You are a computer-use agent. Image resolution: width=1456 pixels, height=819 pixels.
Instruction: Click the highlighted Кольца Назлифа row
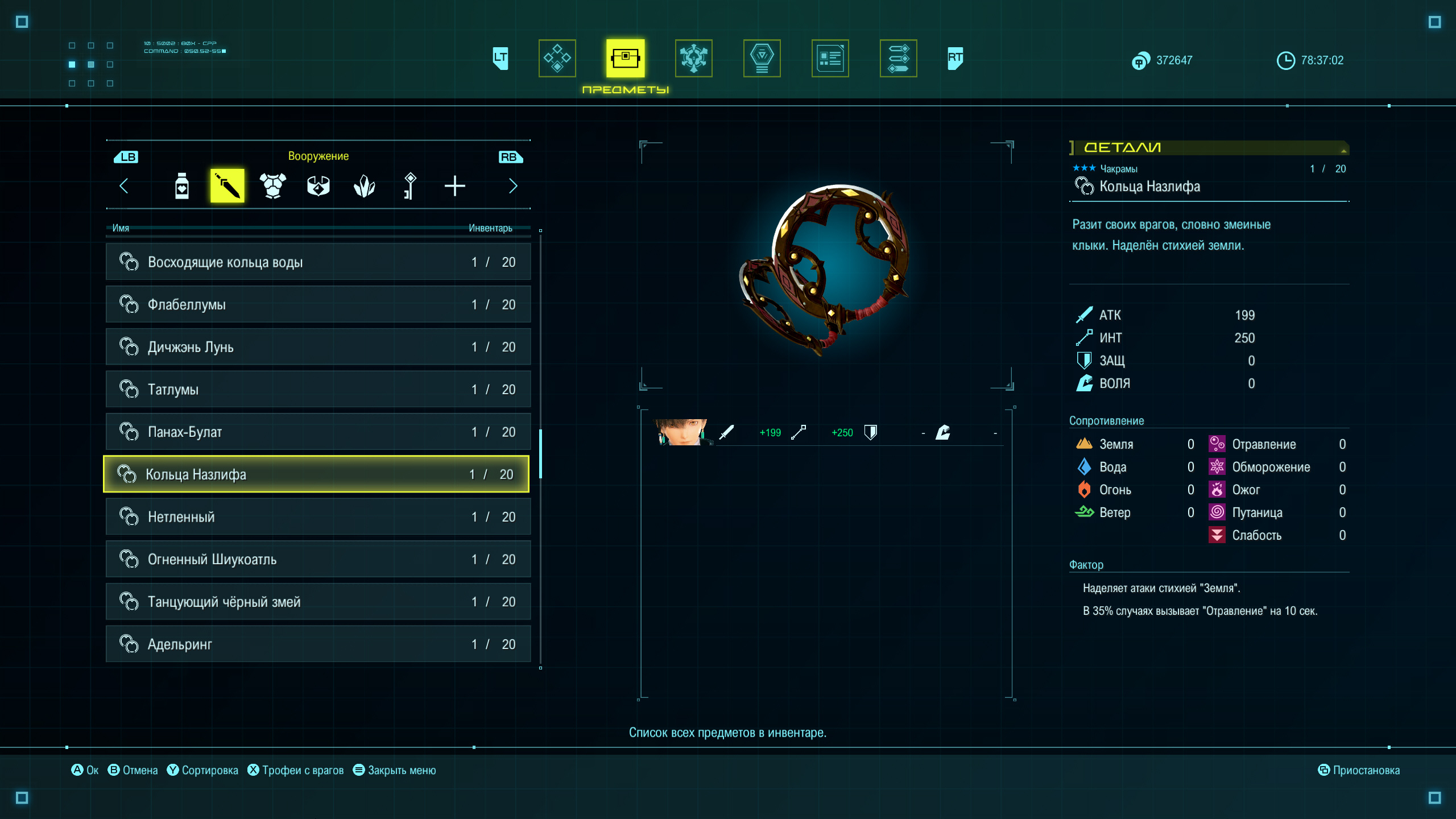[x=316, y=474]
